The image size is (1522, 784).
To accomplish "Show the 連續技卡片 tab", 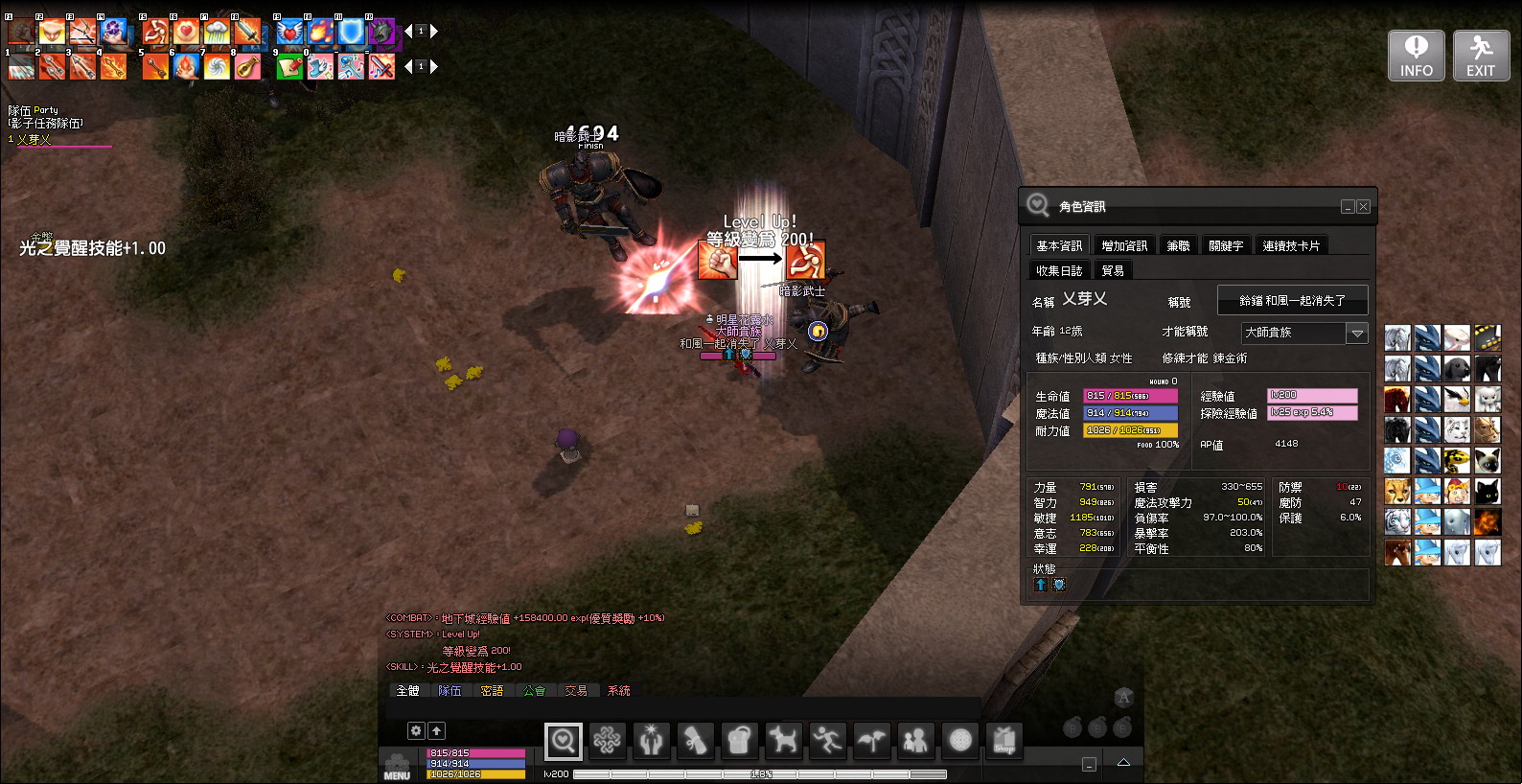I will click(x=1290, y=246).
